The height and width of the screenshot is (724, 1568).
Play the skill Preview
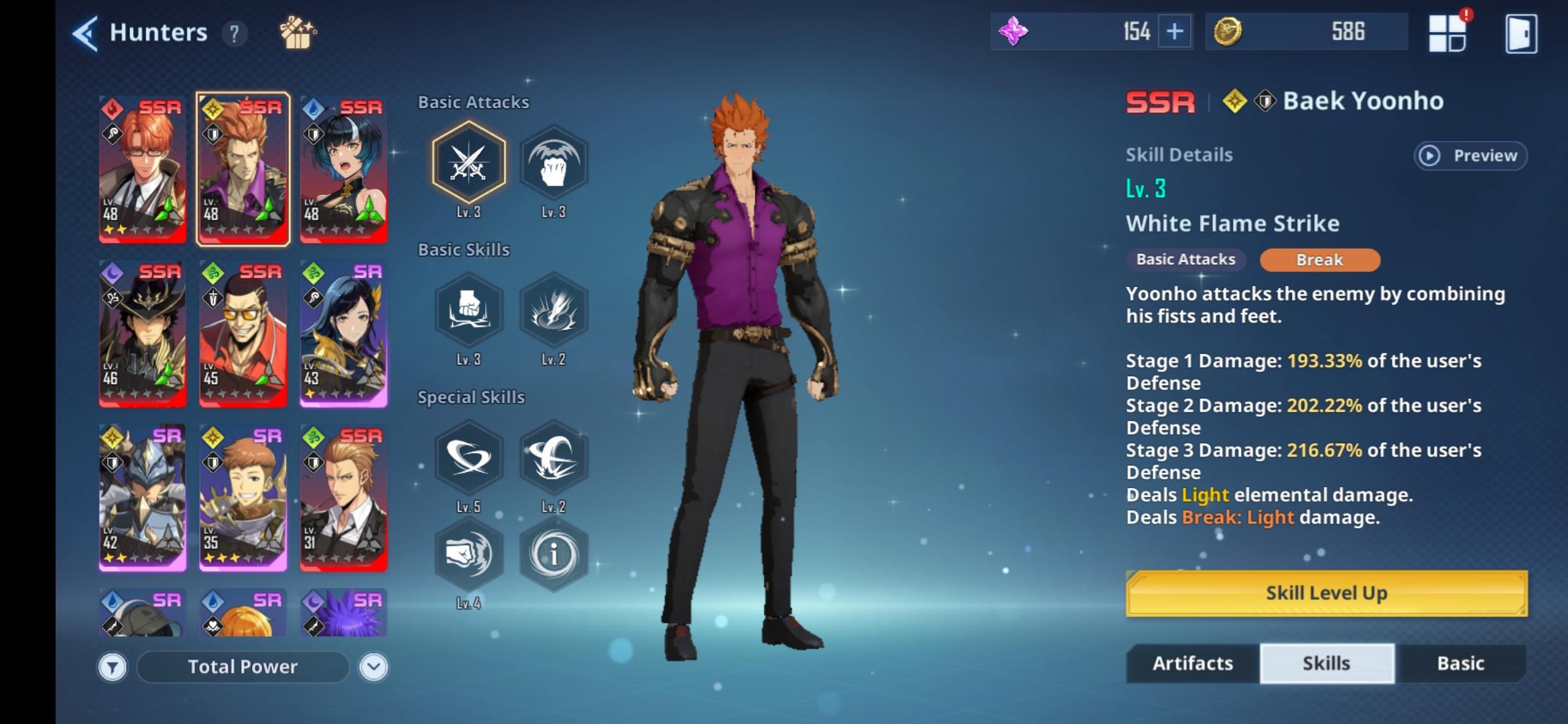pyautogui.click(x=1470, y=155)
